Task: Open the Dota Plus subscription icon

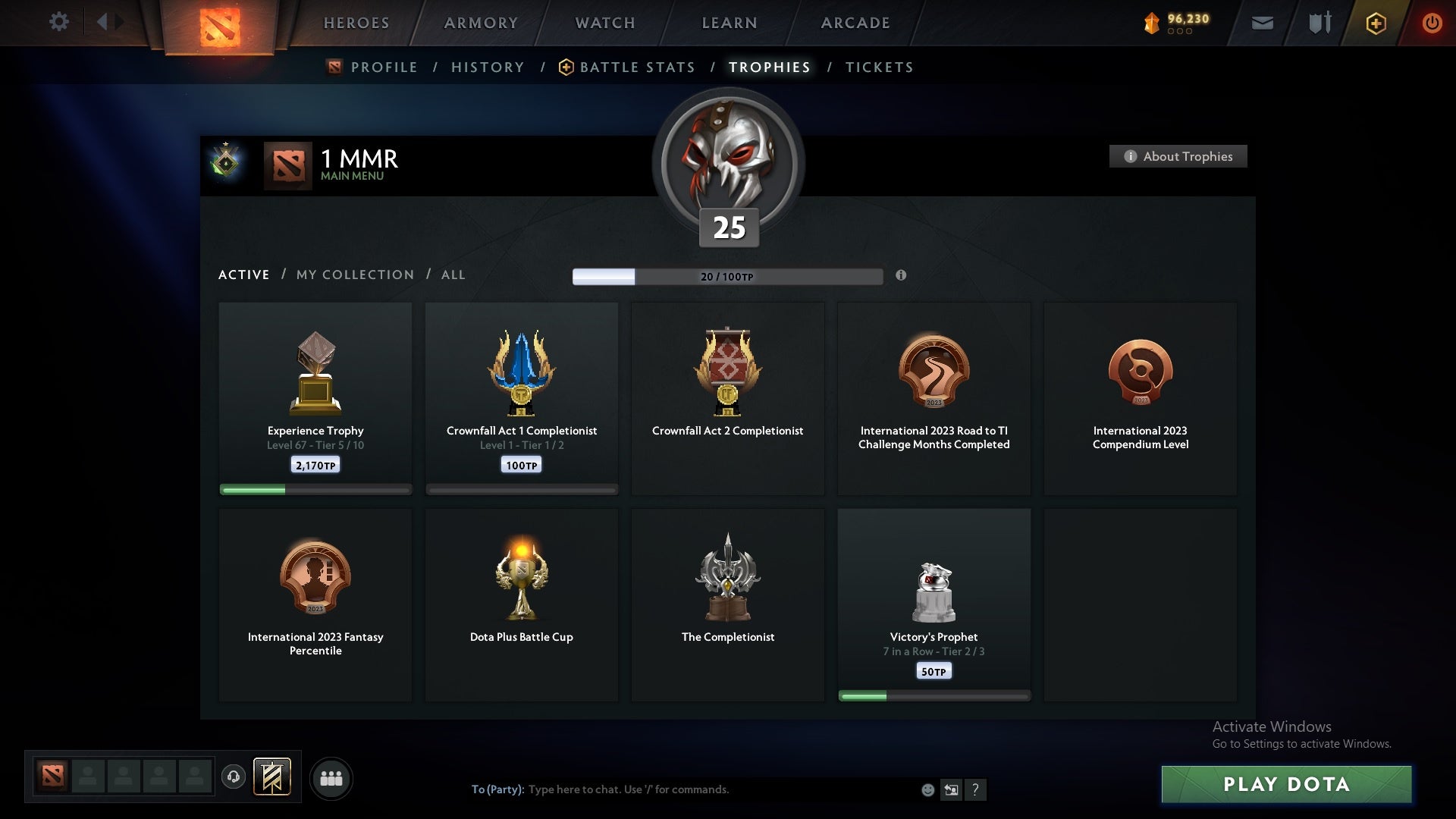Action: point(1374,23)
